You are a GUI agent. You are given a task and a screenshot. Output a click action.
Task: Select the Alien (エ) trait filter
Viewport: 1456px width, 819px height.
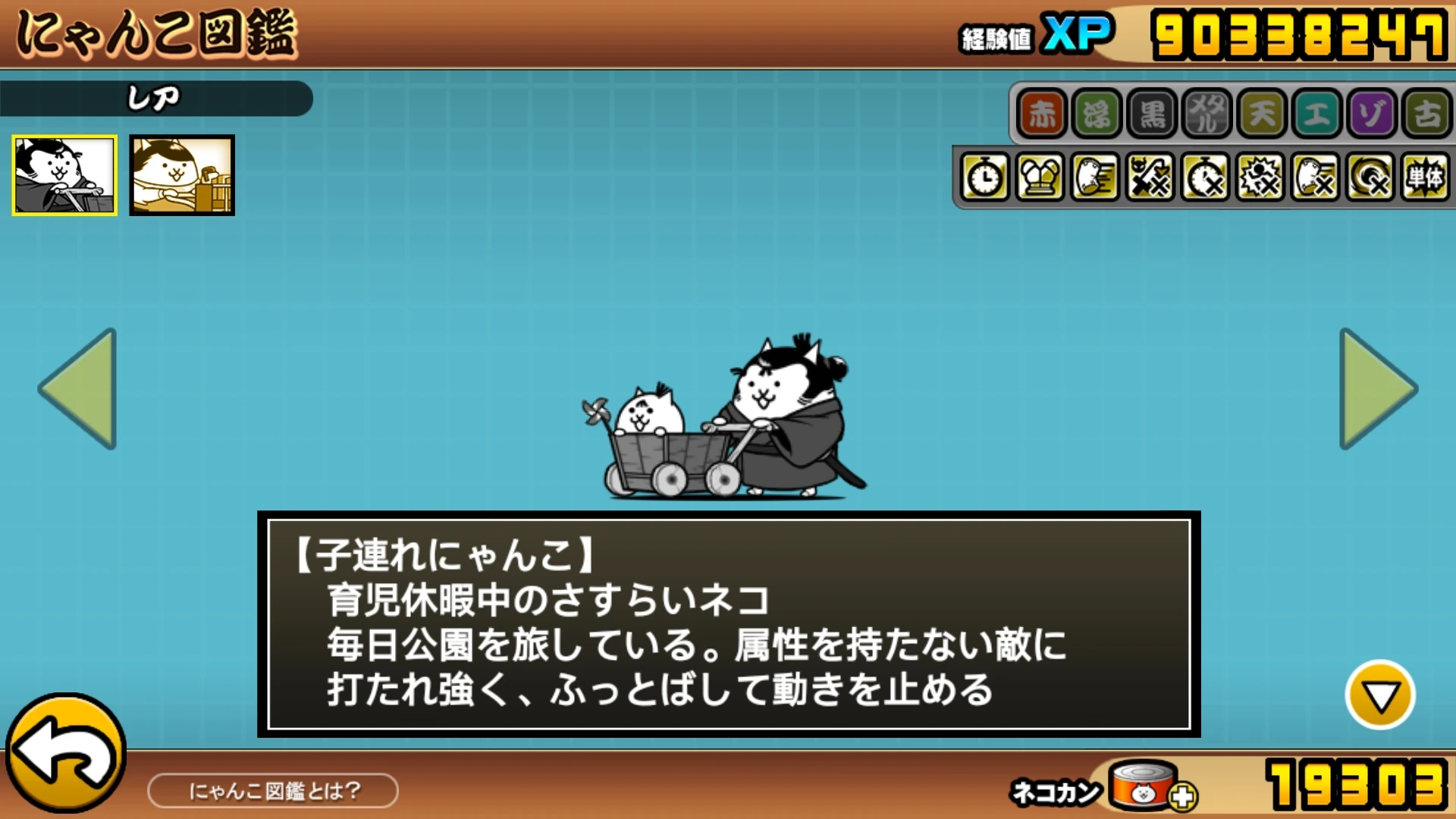click(x=1316, y=115)
